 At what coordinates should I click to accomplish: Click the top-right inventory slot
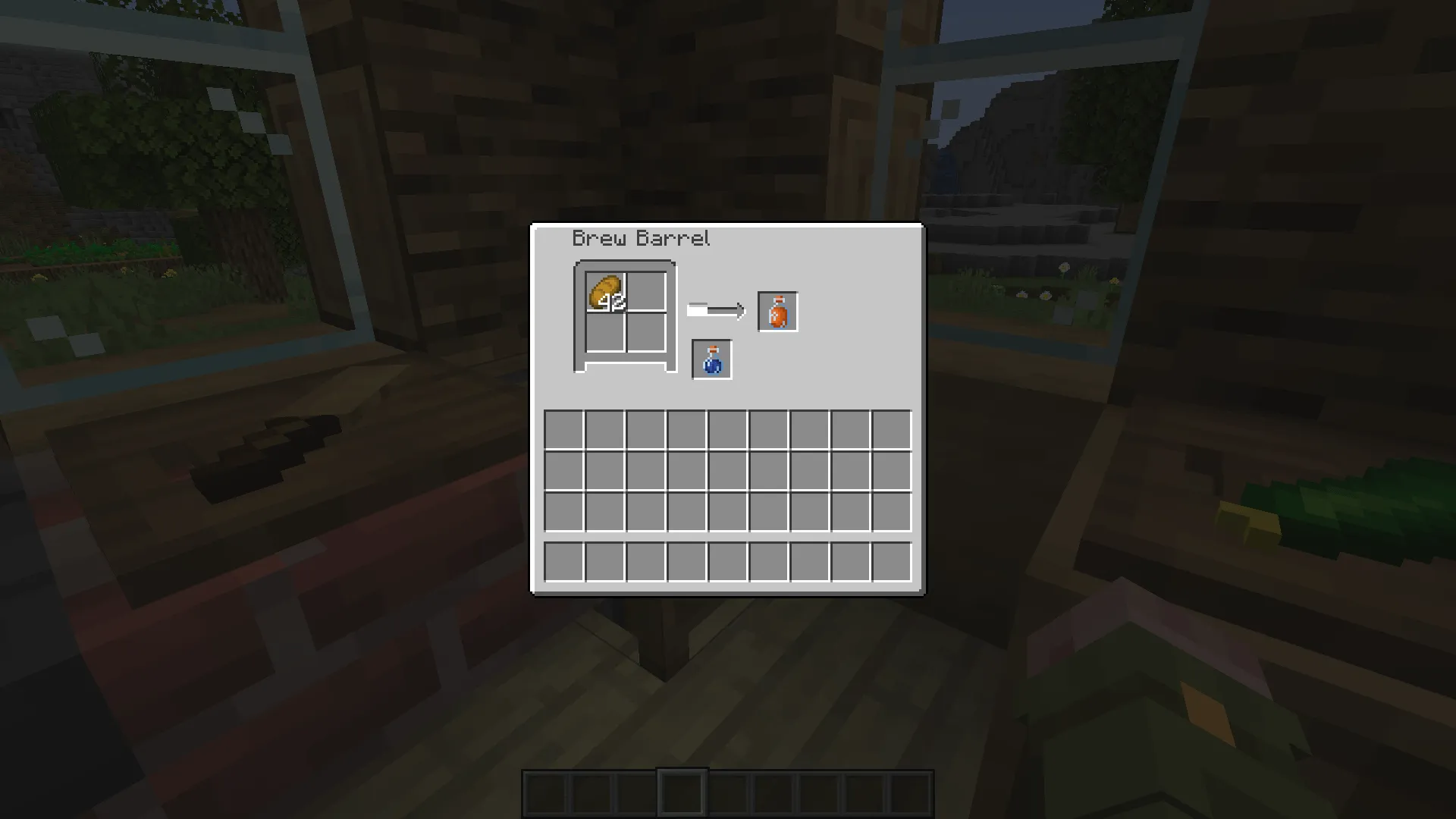point(890,429)
